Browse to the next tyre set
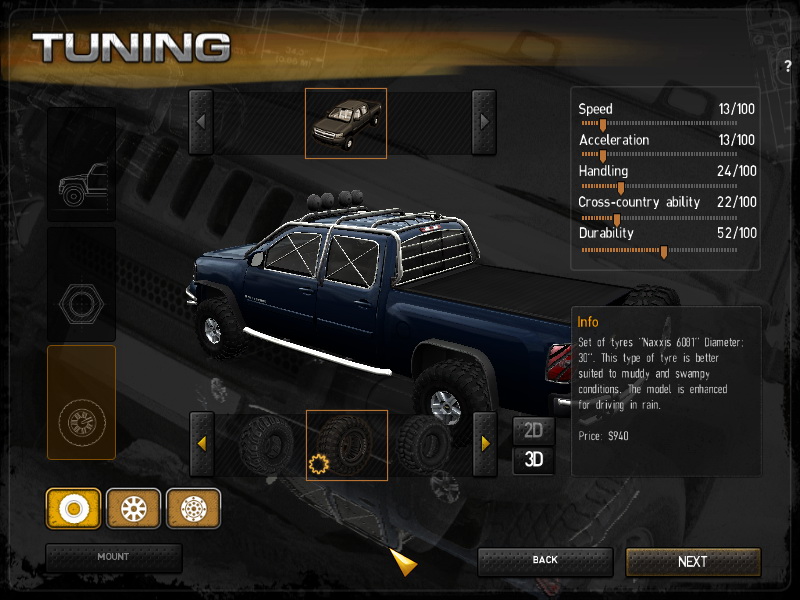Screen dimensions: 800x600 484,443
